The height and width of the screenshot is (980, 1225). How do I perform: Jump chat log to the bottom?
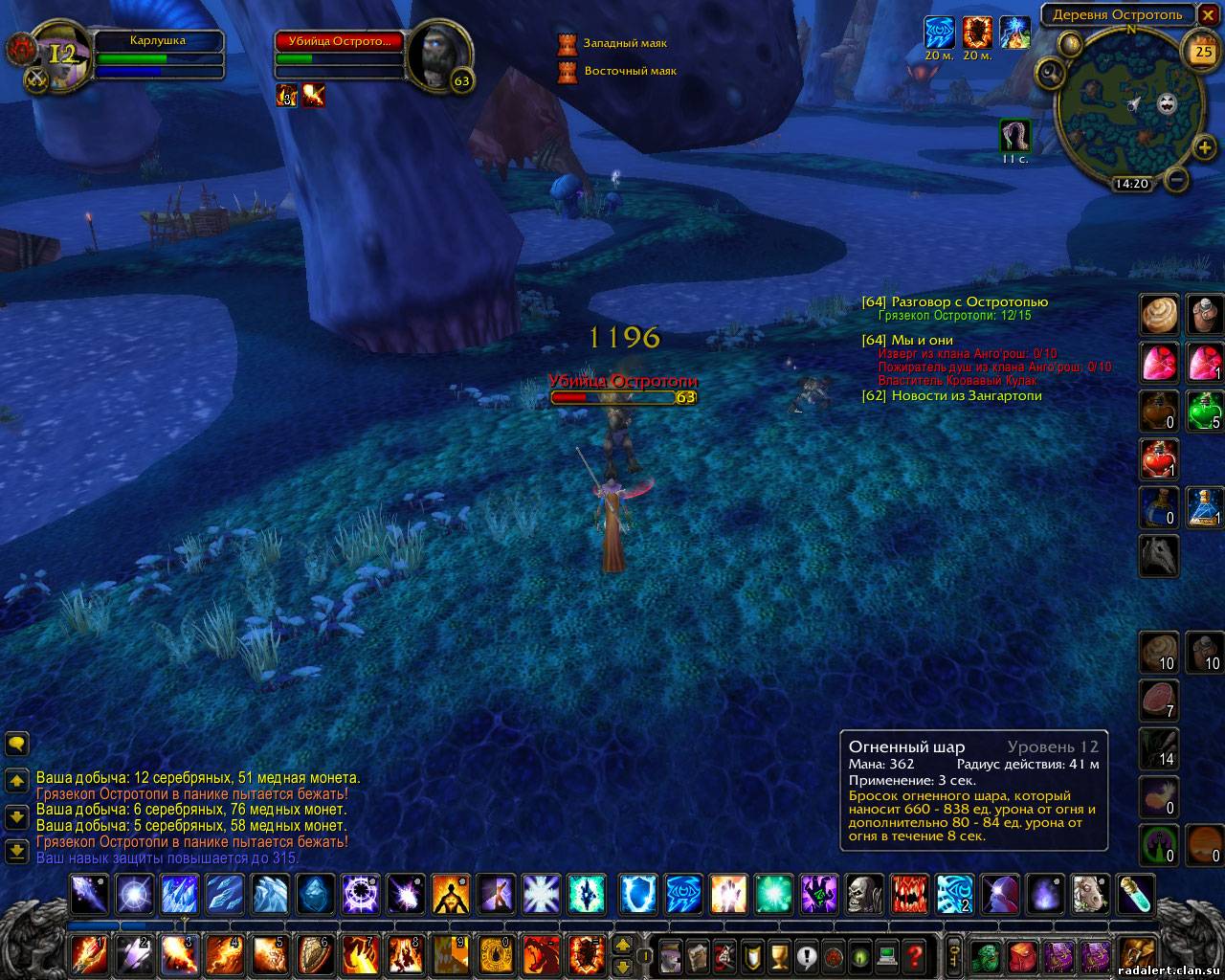(x=16, y=851)
